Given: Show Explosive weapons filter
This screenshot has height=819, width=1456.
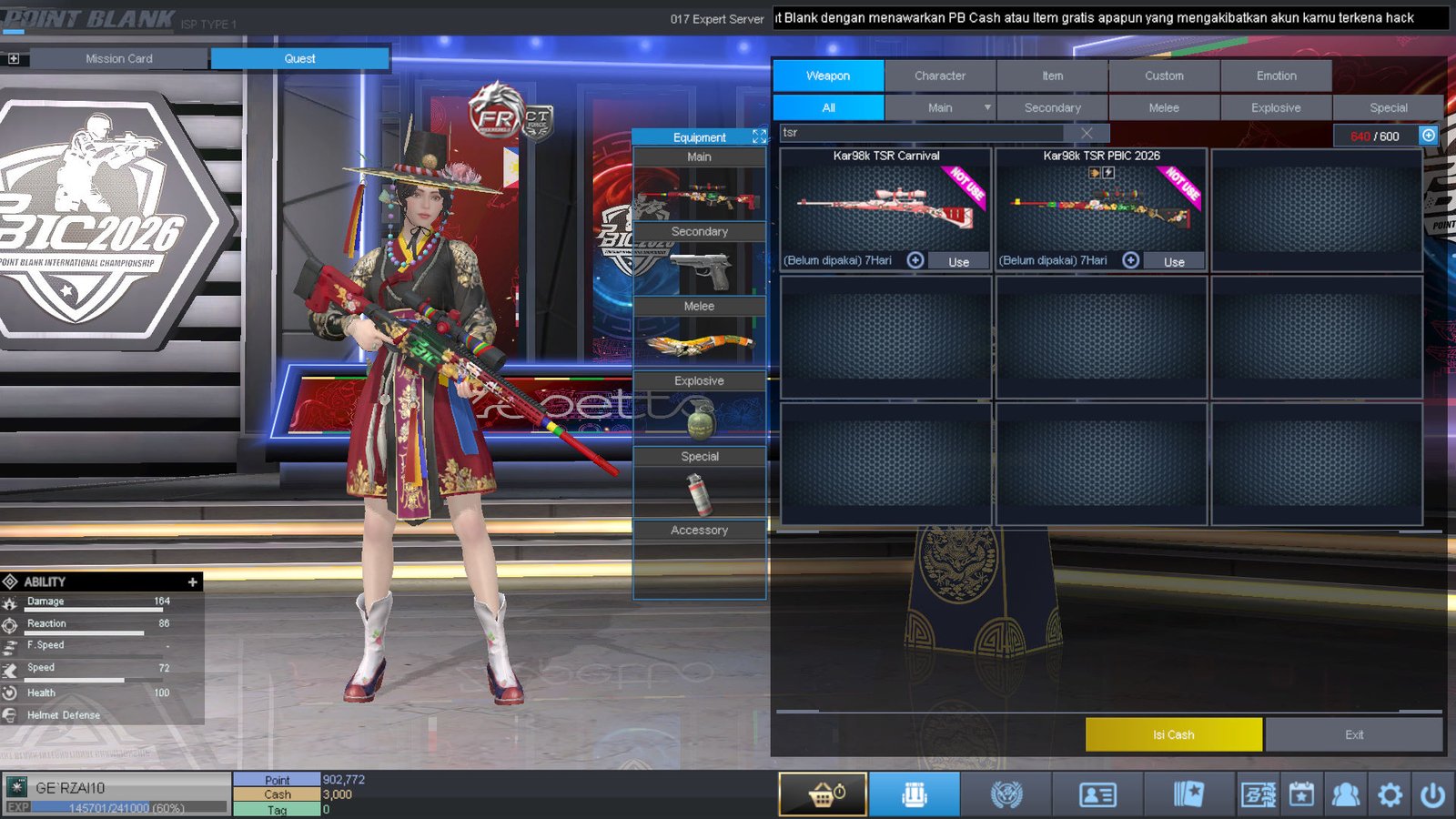Looking at the screenshot, I should pyautogui.click(x=1276, y=107).
